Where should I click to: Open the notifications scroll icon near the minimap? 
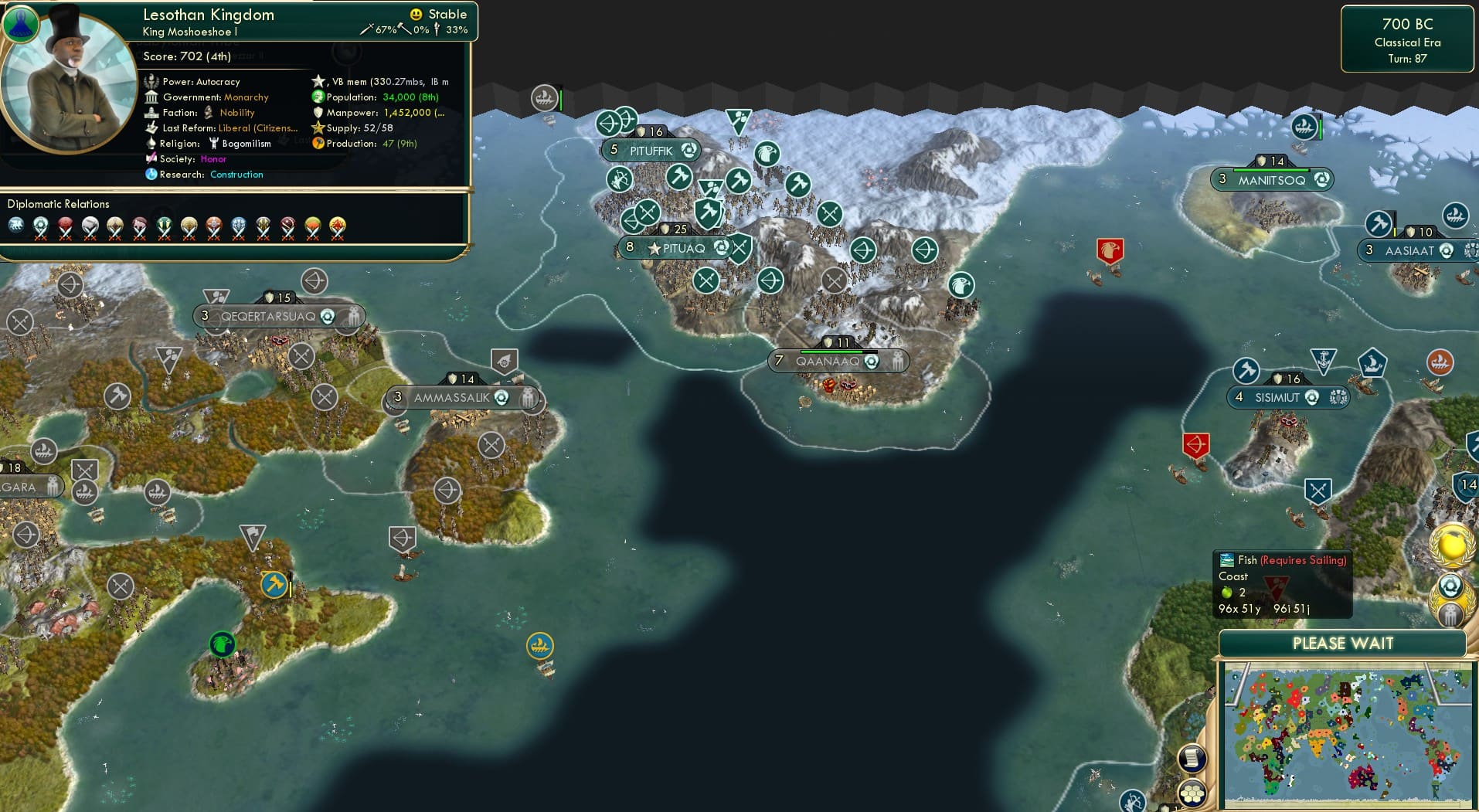1192,758
